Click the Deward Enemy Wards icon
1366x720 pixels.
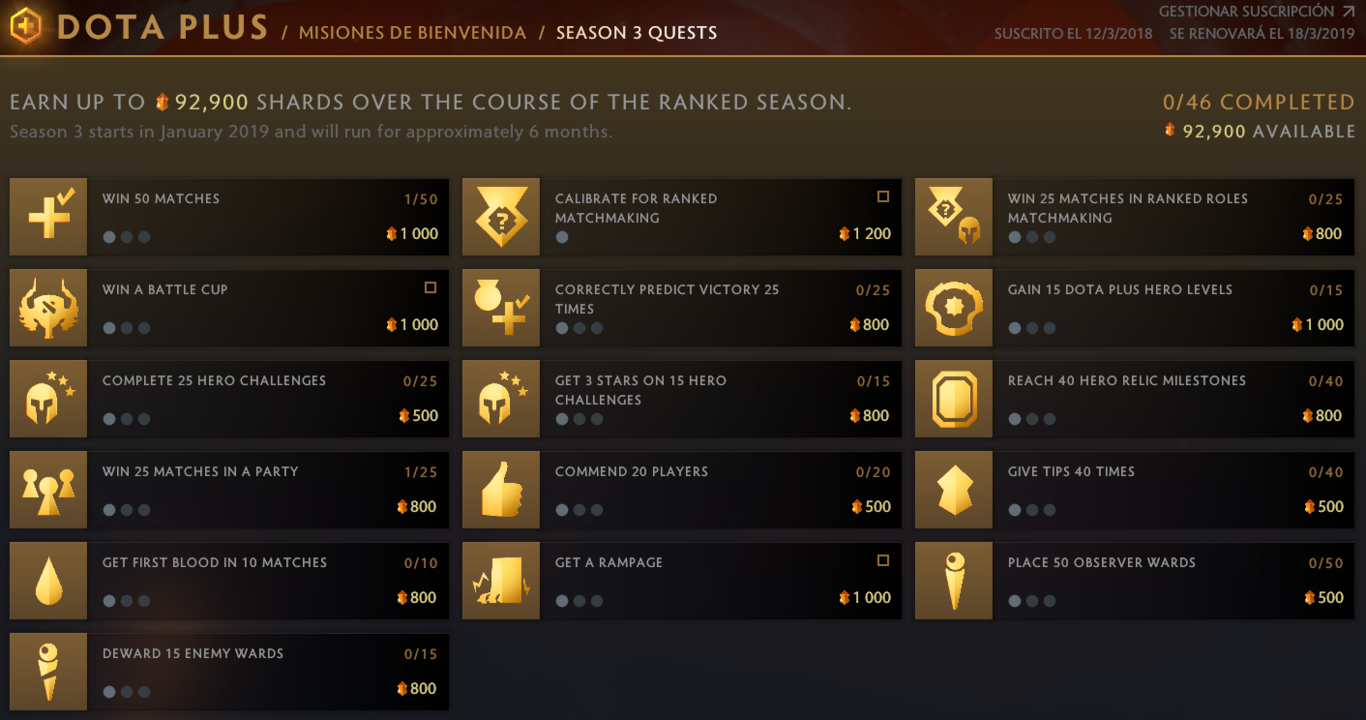[48, 671]
